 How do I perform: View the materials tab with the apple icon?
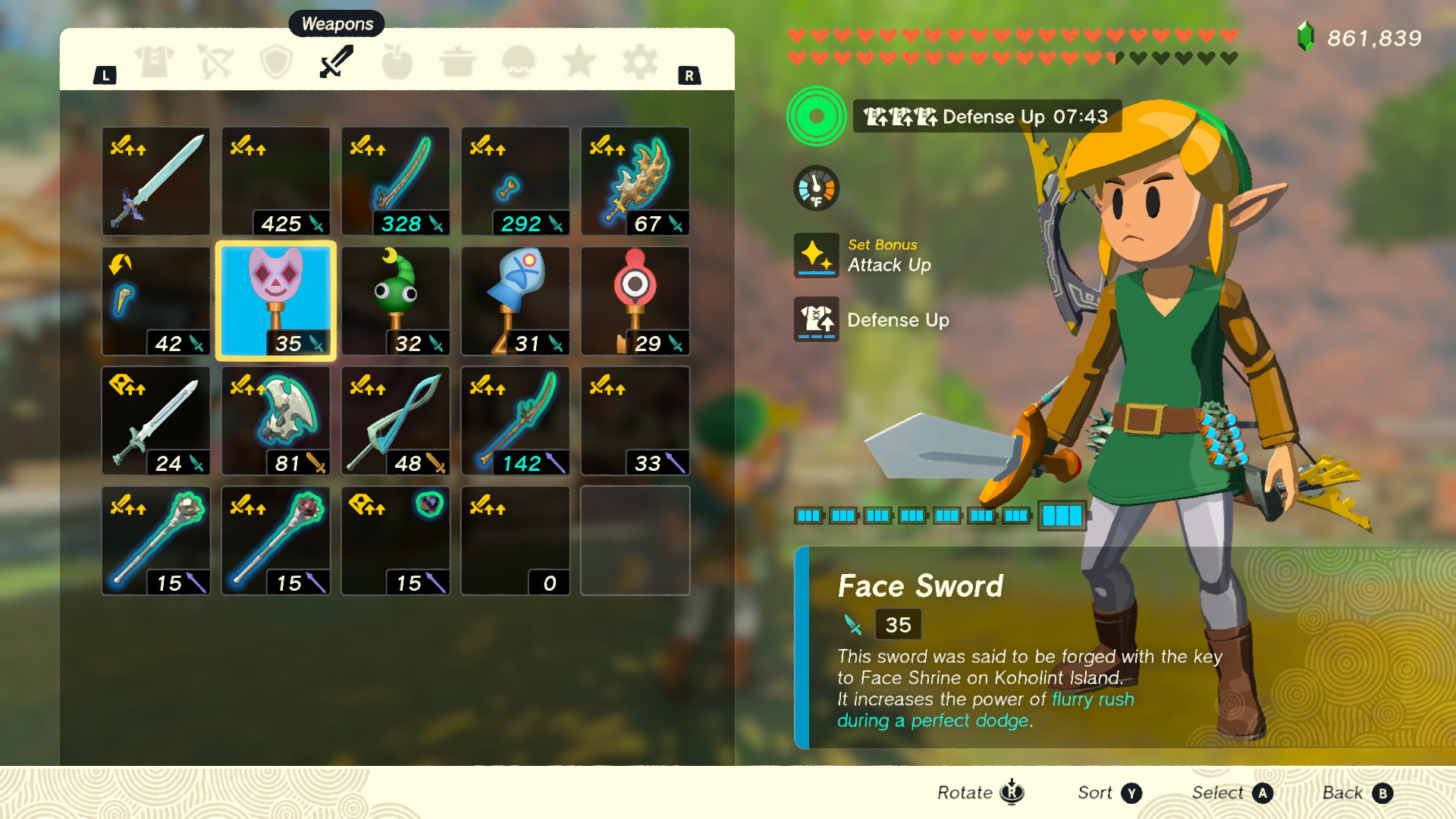pyautogui.click(x=397, y=62)
